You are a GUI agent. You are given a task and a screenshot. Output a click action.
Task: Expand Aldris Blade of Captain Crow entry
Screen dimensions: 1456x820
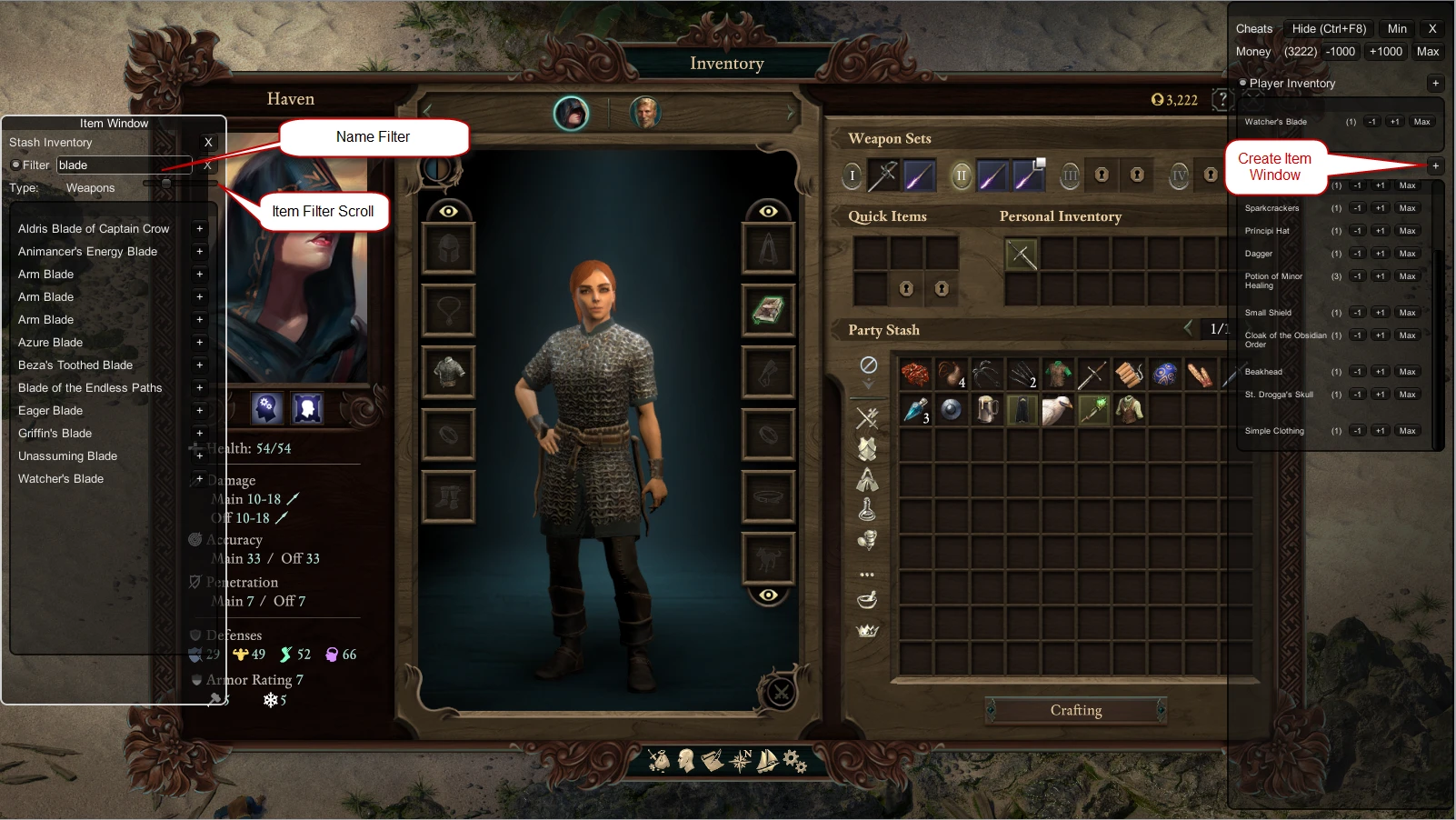click(x=199, y=228)
